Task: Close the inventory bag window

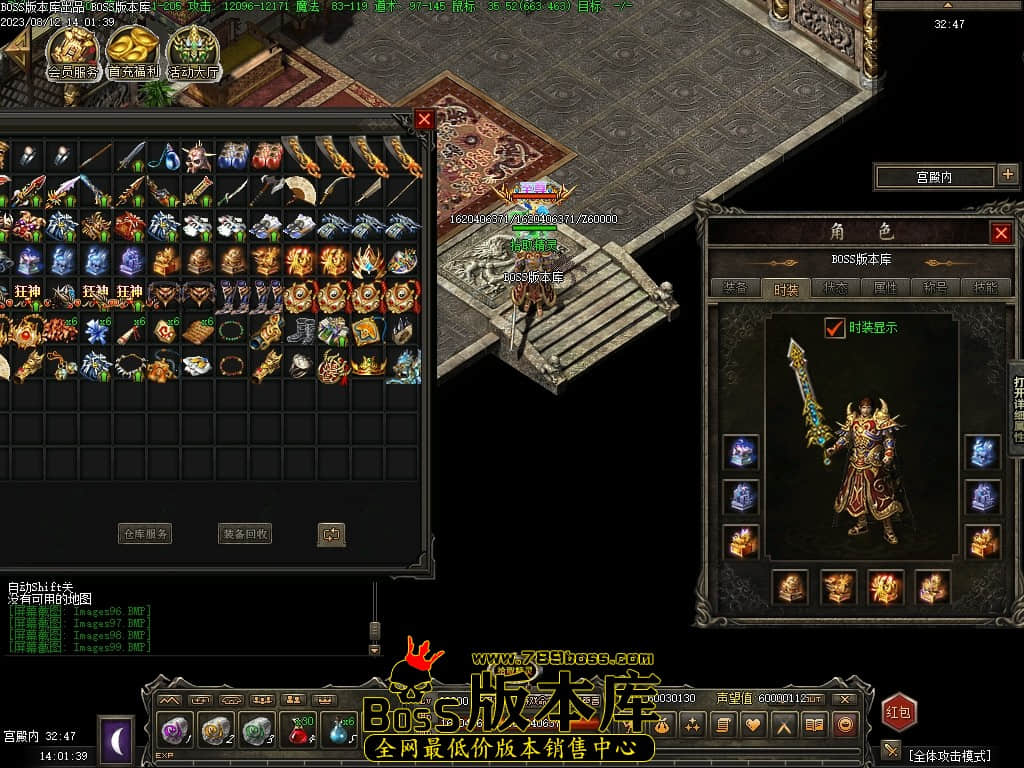Action: (x=425, y=119)
